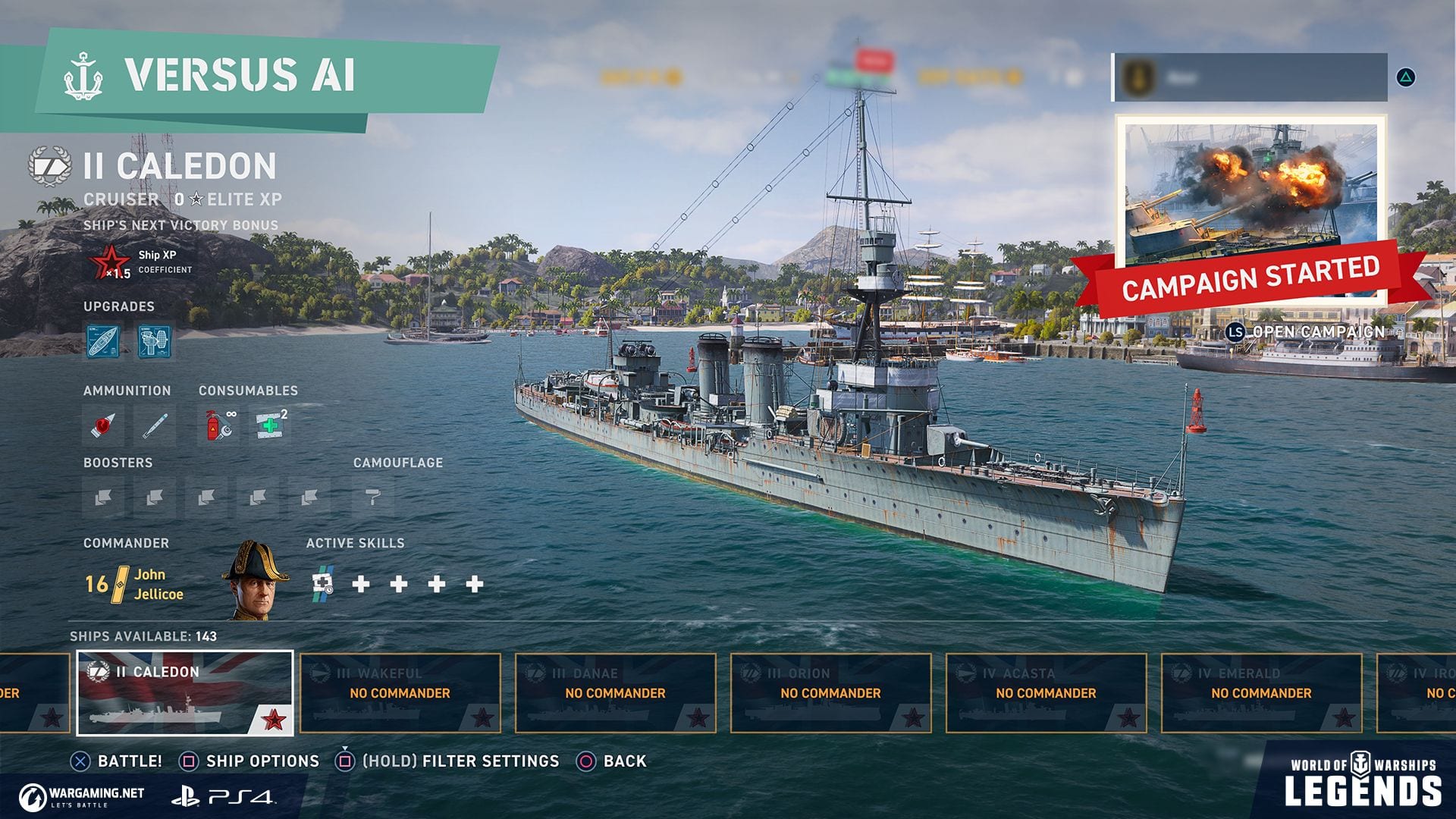Pick the III Danae ship card
This screenshot has width=1456, height=819.
[616, 693]
